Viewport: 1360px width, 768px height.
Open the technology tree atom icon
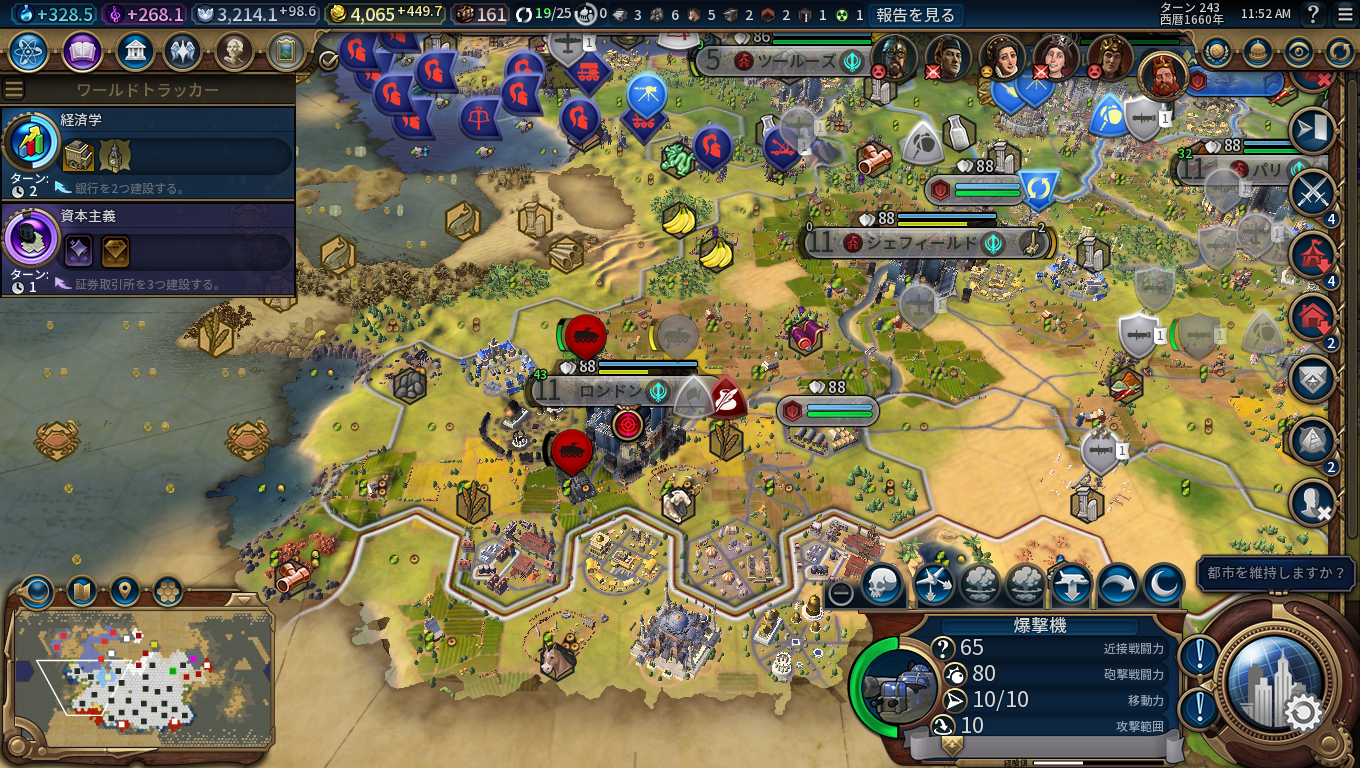[x=29, y=51]
